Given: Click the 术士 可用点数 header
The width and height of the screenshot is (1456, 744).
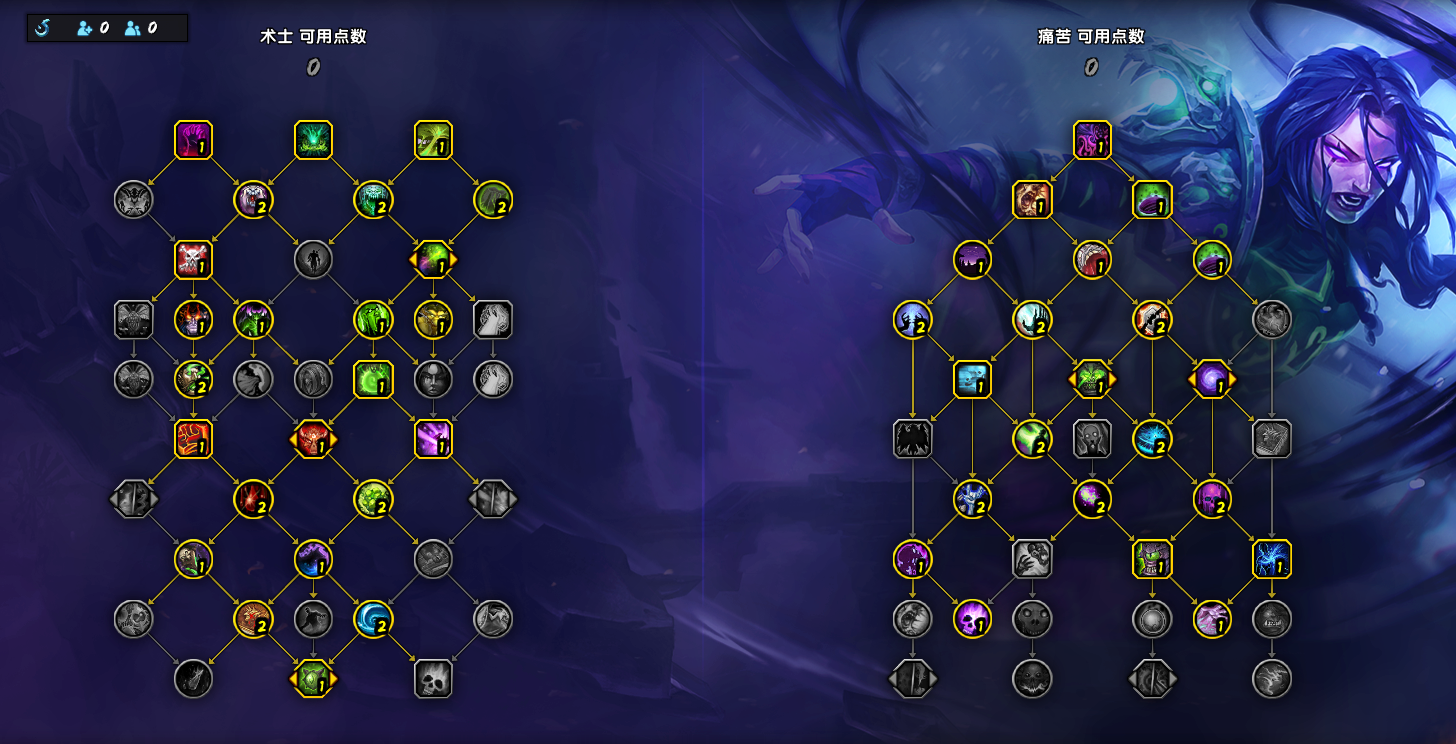Looking at the screenshot, I should (x=312, y=37).
